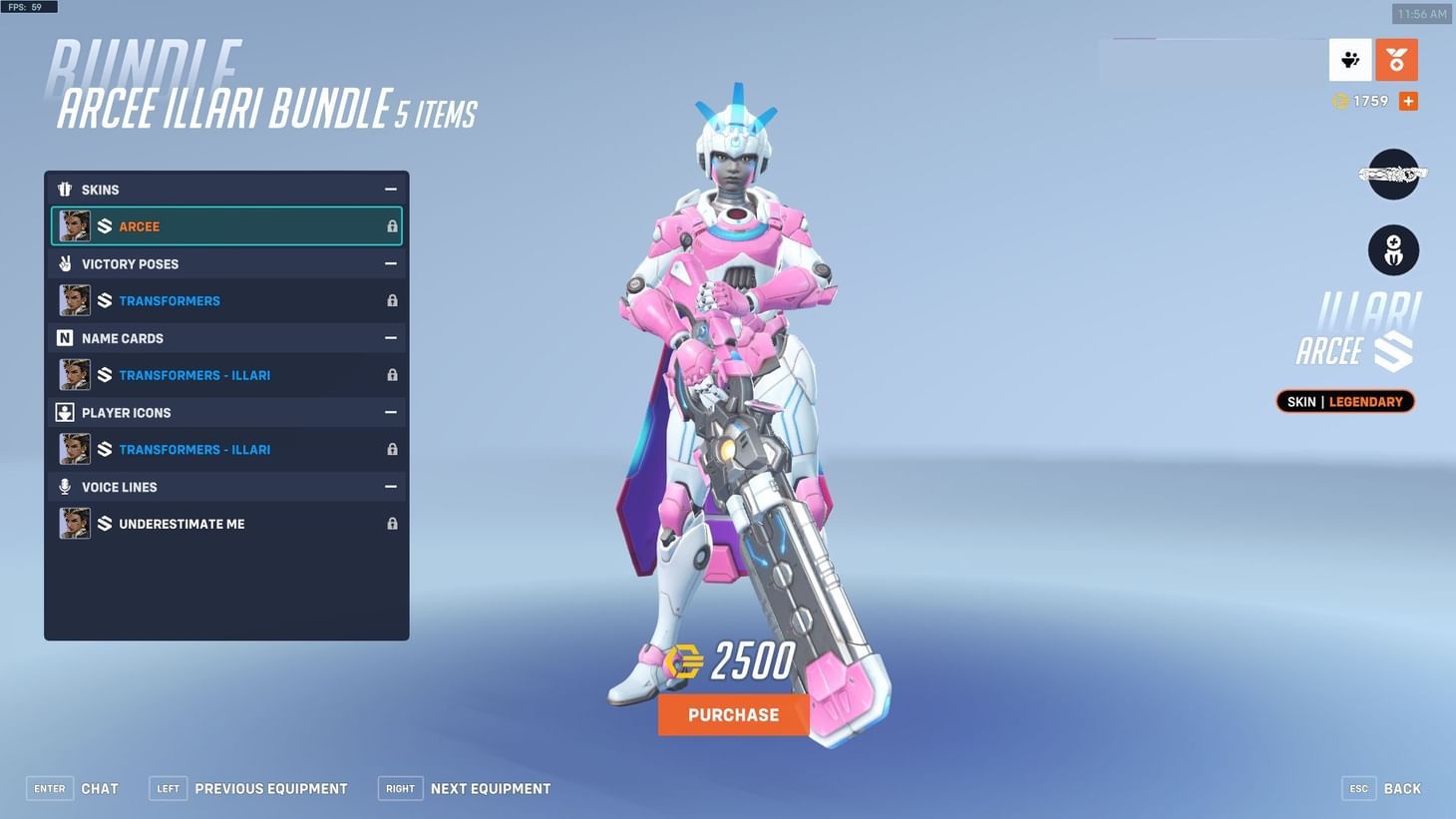This screenshot has width=1456, height=819.
Task: Open the weapon charm preview circle
Action: (1393, 174)
